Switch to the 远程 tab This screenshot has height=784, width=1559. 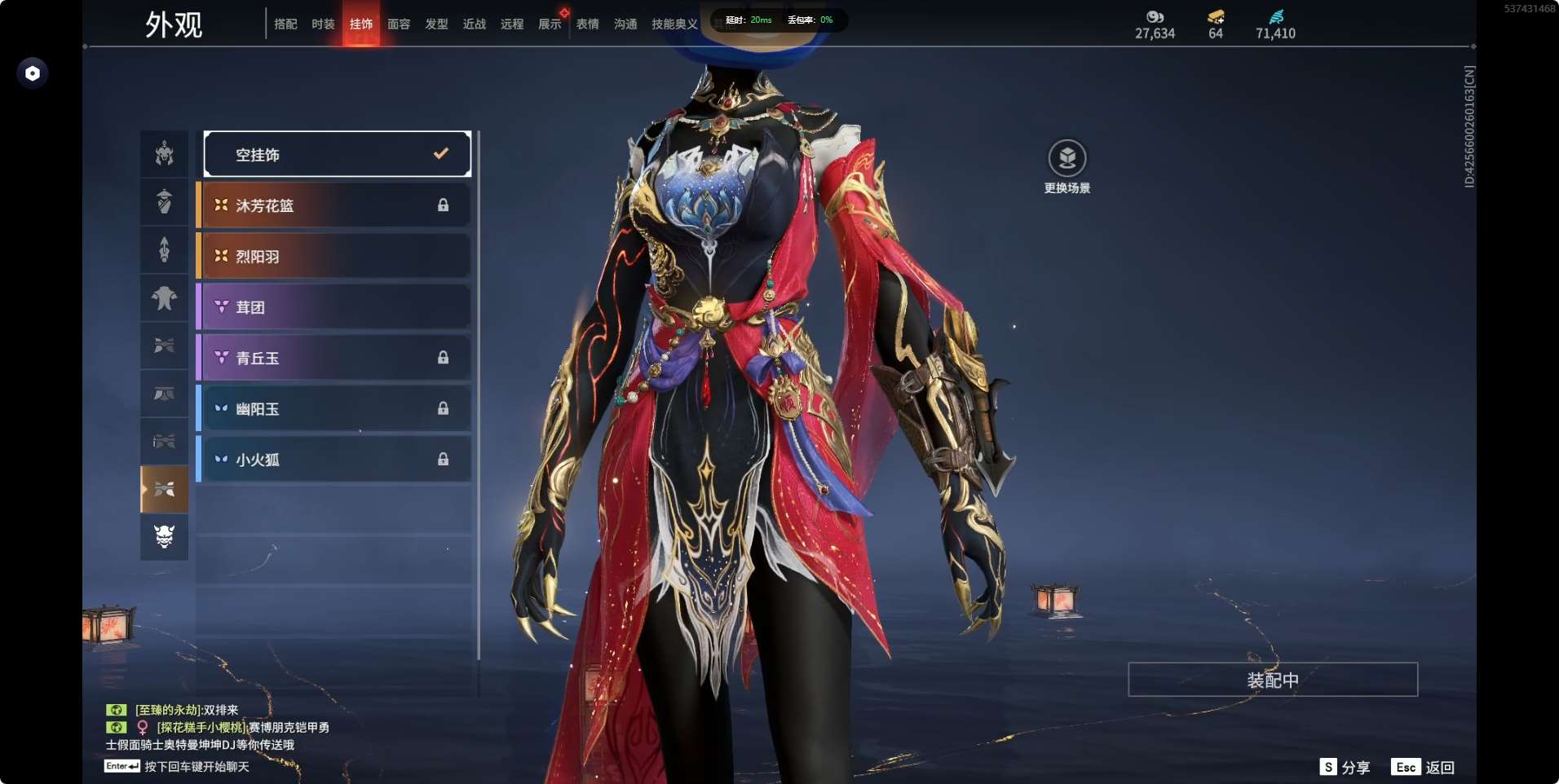pos(512,24)
